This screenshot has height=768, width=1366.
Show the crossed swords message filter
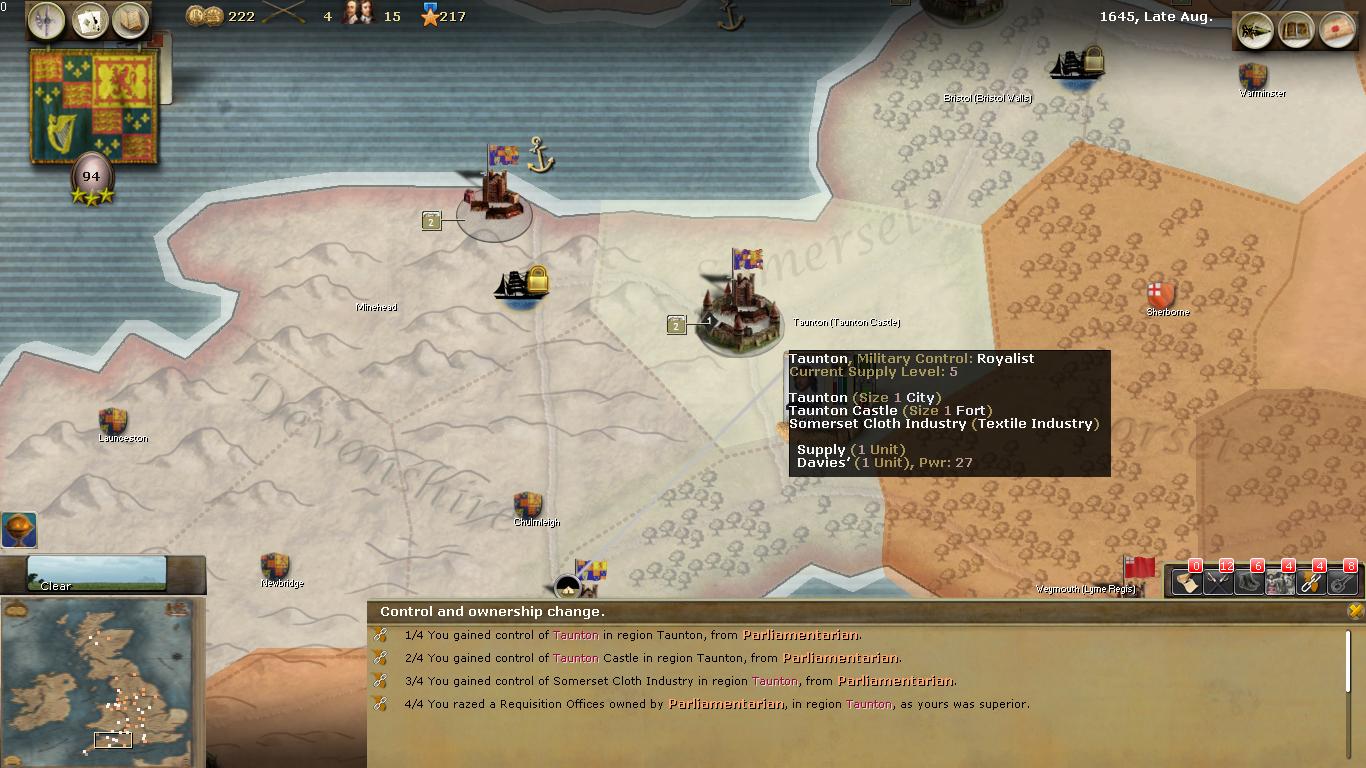1218,581
